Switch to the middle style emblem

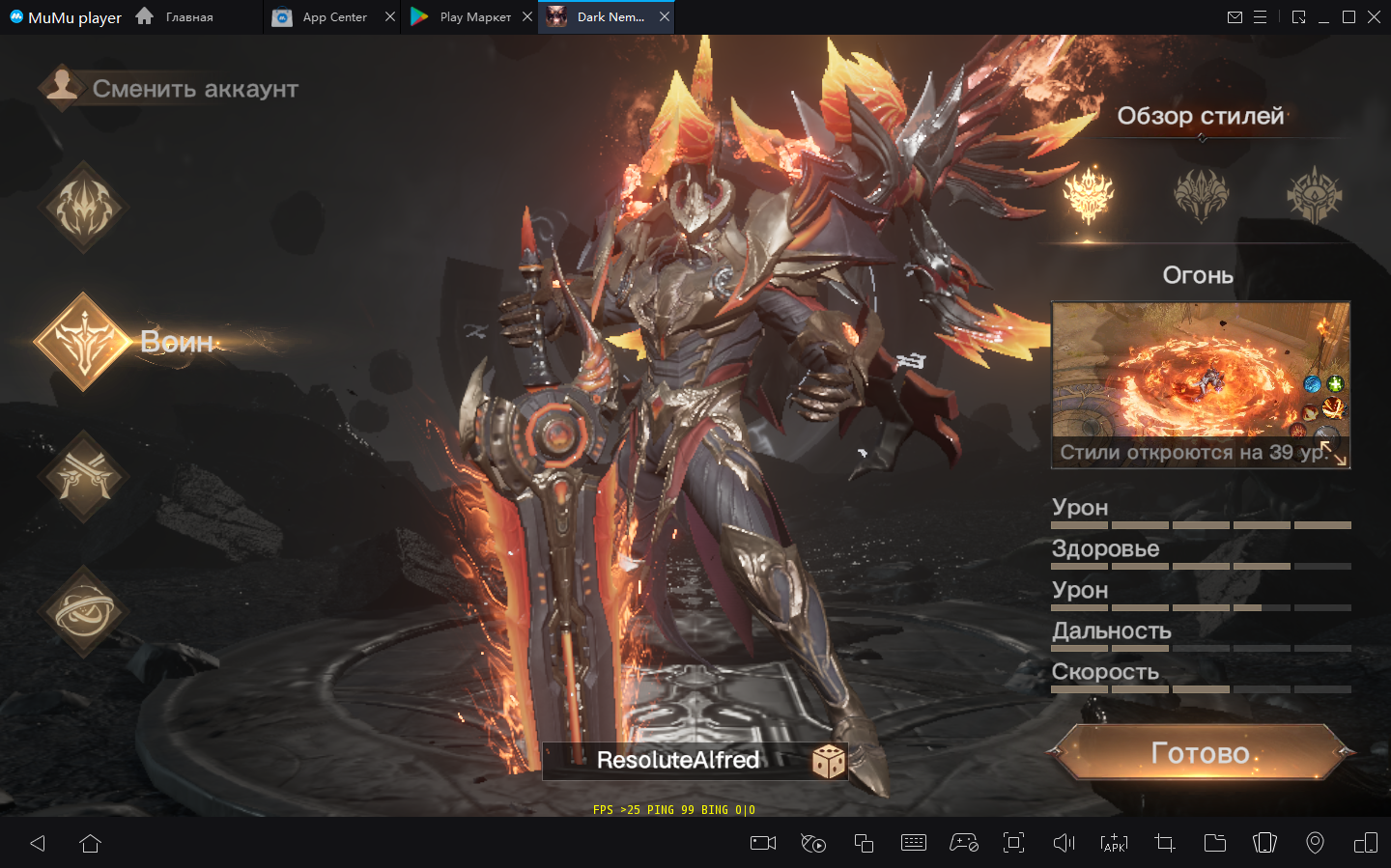(1201, 194)
